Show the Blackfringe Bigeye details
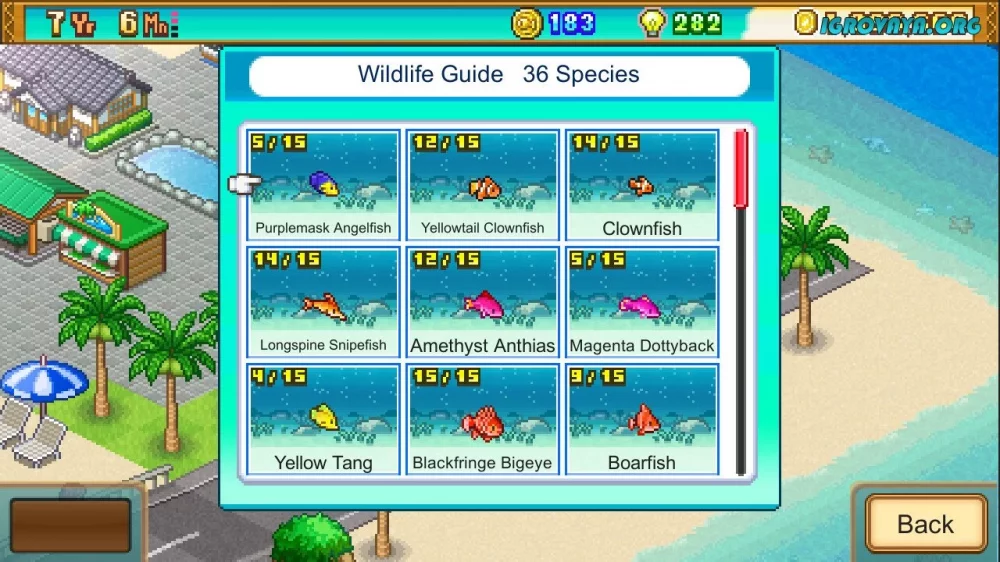The height and width of the screenshot is (562, 1000). point(482,419)
